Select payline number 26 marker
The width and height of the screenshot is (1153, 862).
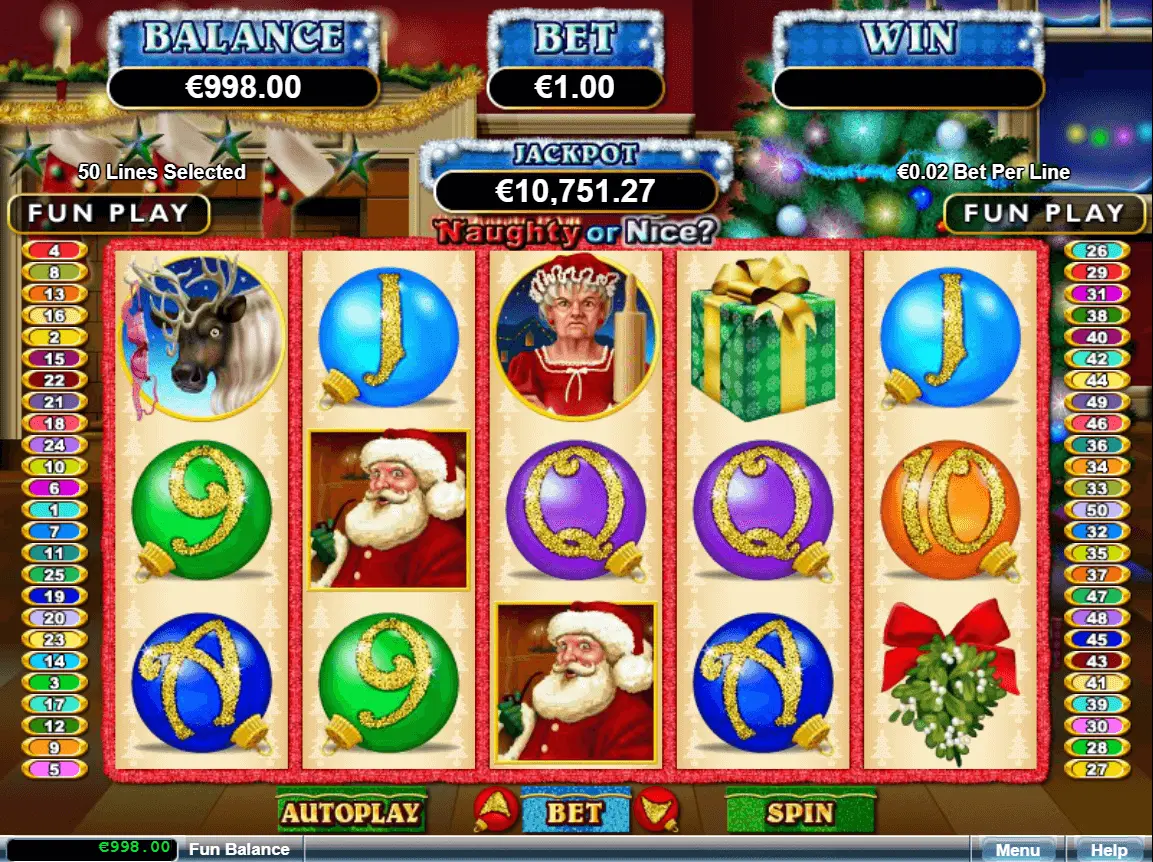1097,251
